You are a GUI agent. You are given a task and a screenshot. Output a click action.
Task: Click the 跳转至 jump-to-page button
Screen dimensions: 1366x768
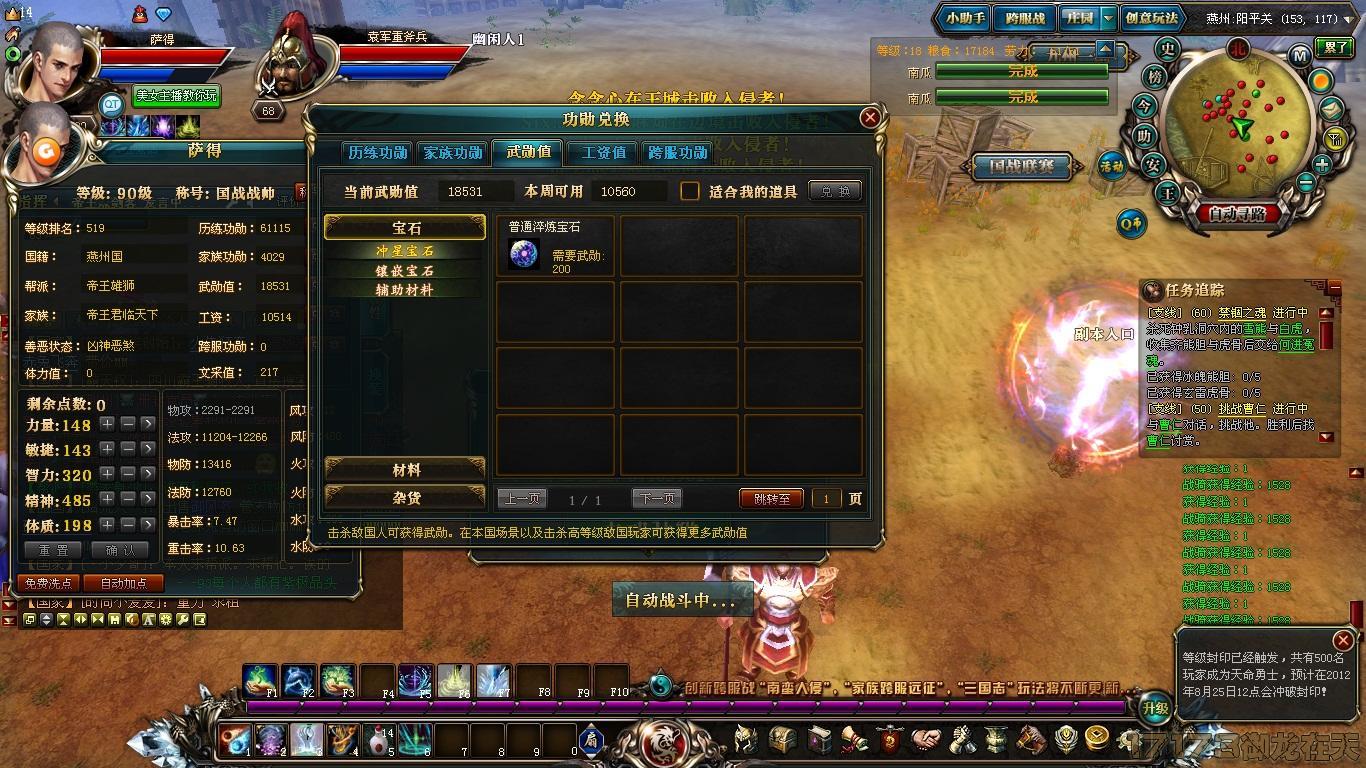pos(771,499)
